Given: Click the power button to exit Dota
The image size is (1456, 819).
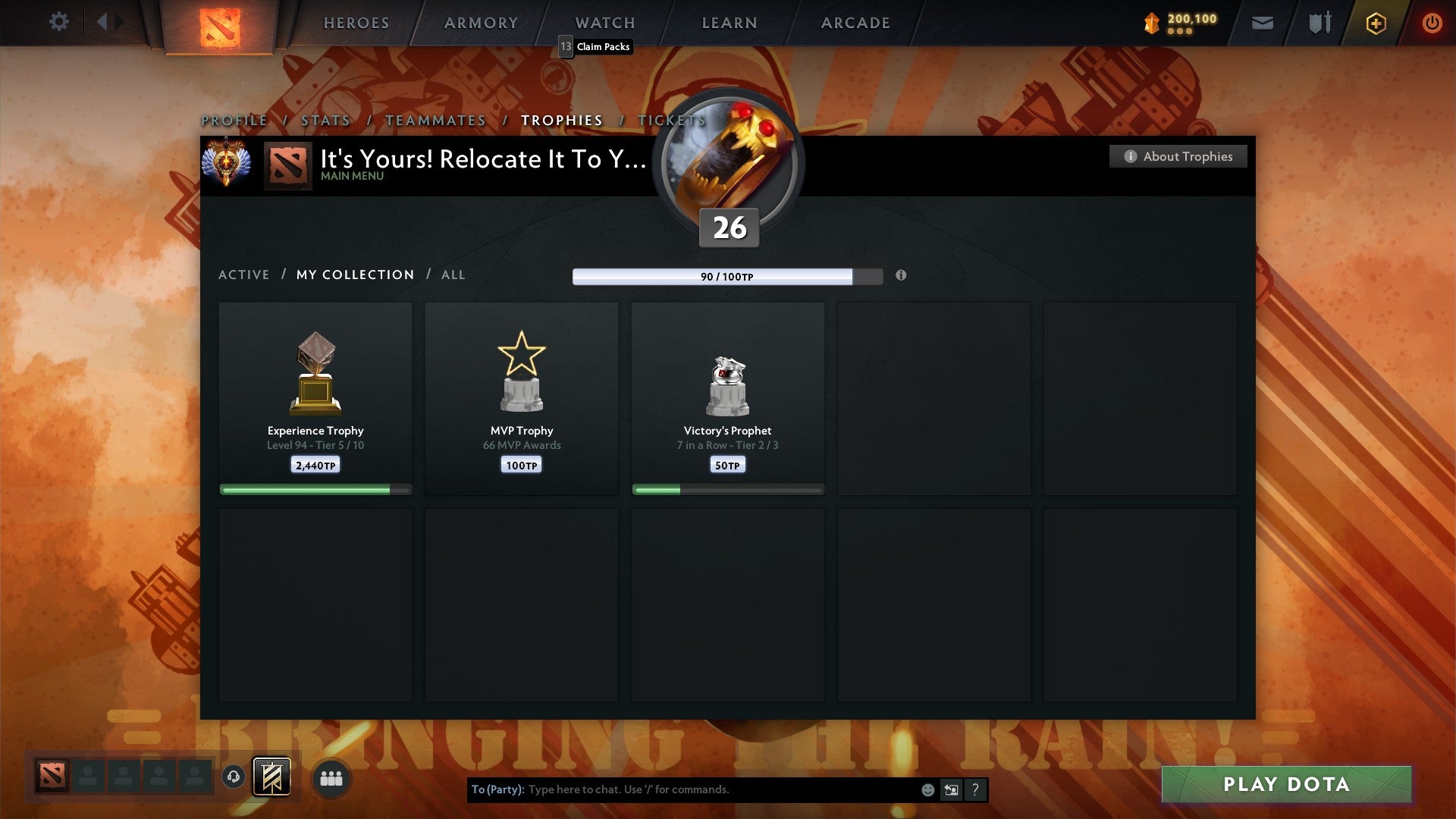Looking at the screenshot, I should (1432, 23).
